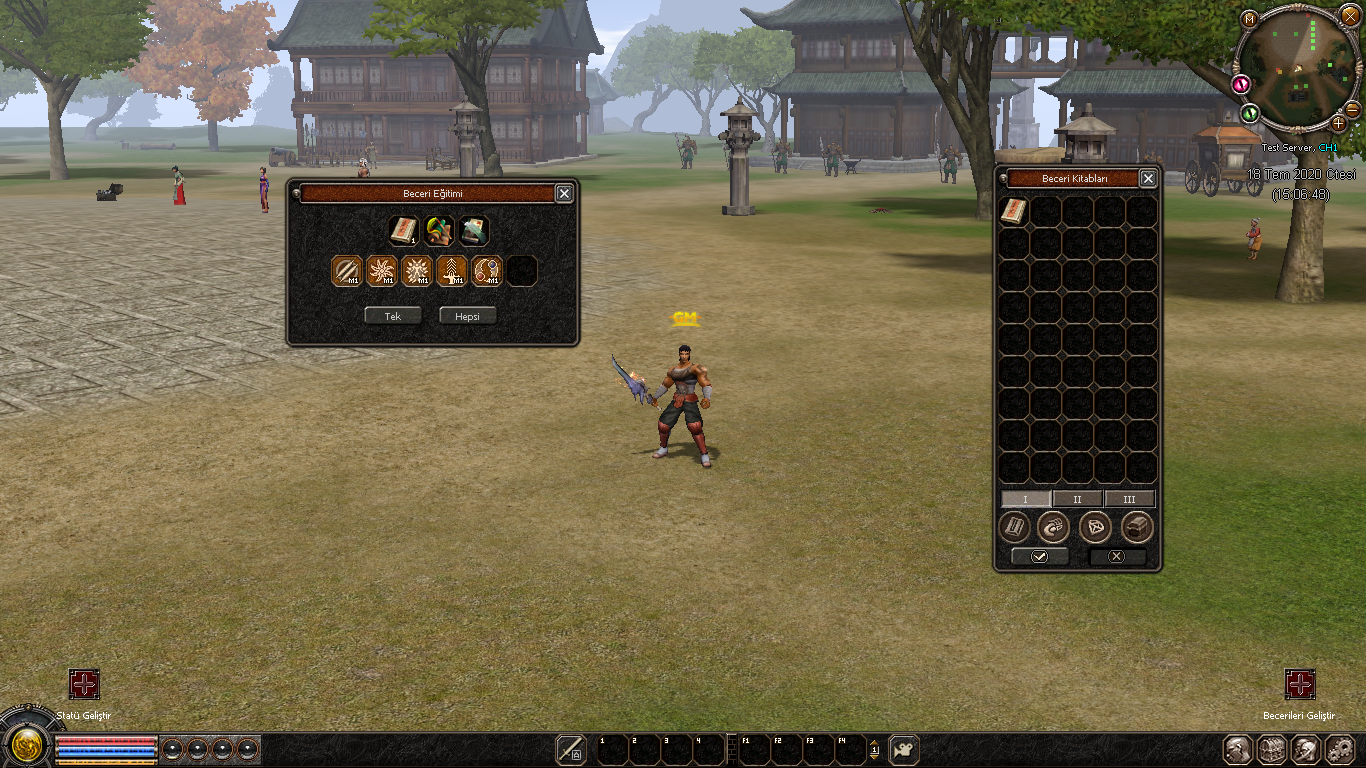Open settings via the gear icon

click(x=1339, y=749)
